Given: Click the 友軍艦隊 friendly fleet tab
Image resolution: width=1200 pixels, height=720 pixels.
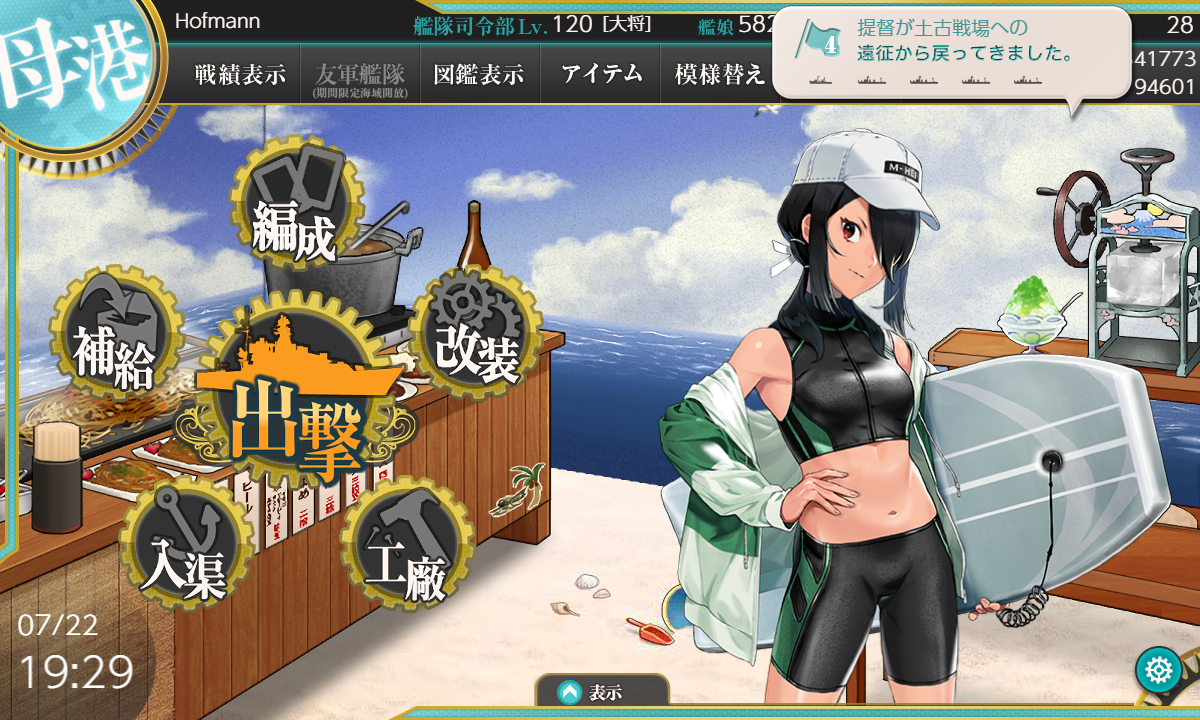Looking at the screenshot, I should 360,75.
